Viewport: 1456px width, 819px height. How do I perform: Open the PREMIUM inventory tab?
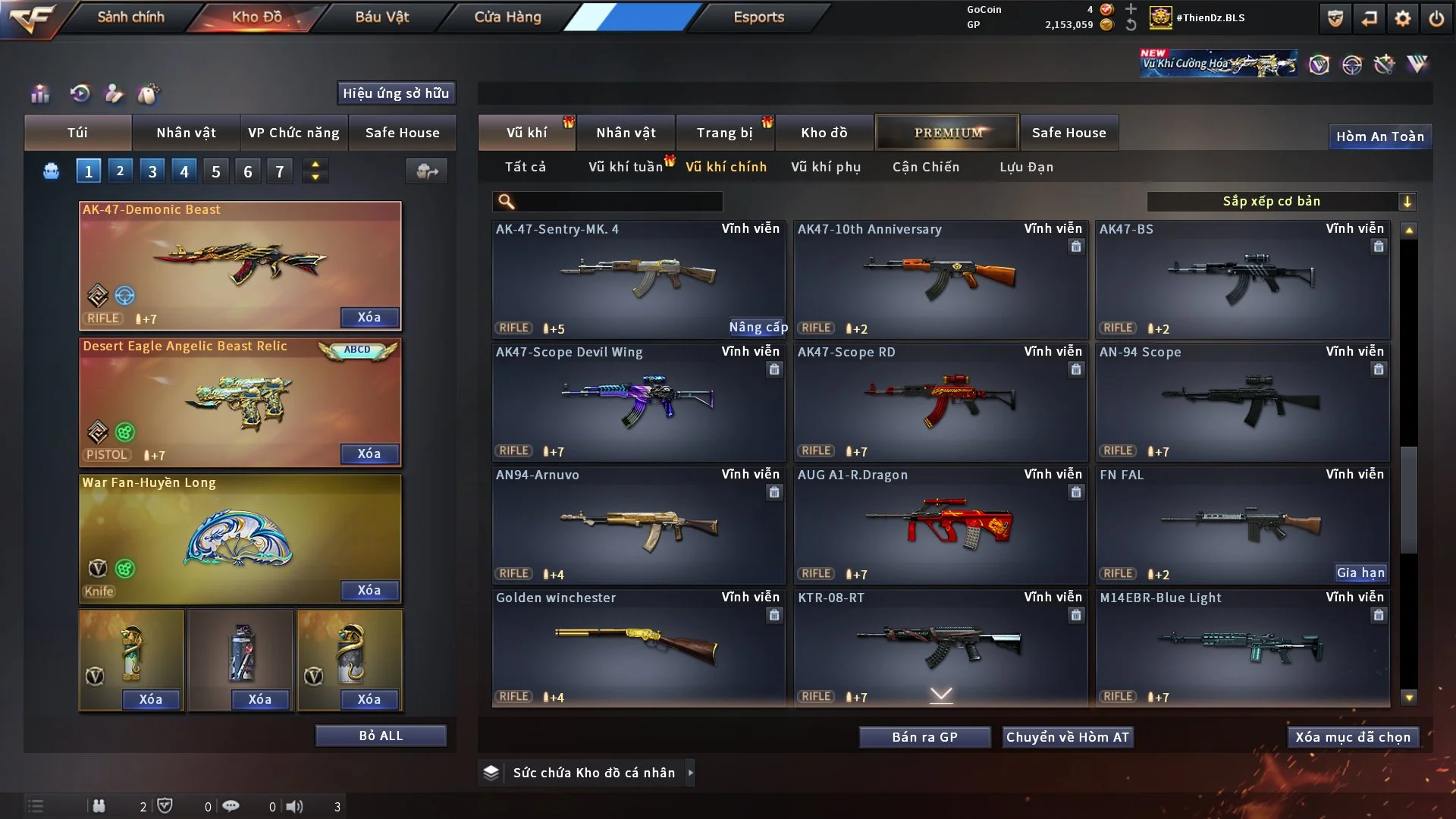[948, 133]
